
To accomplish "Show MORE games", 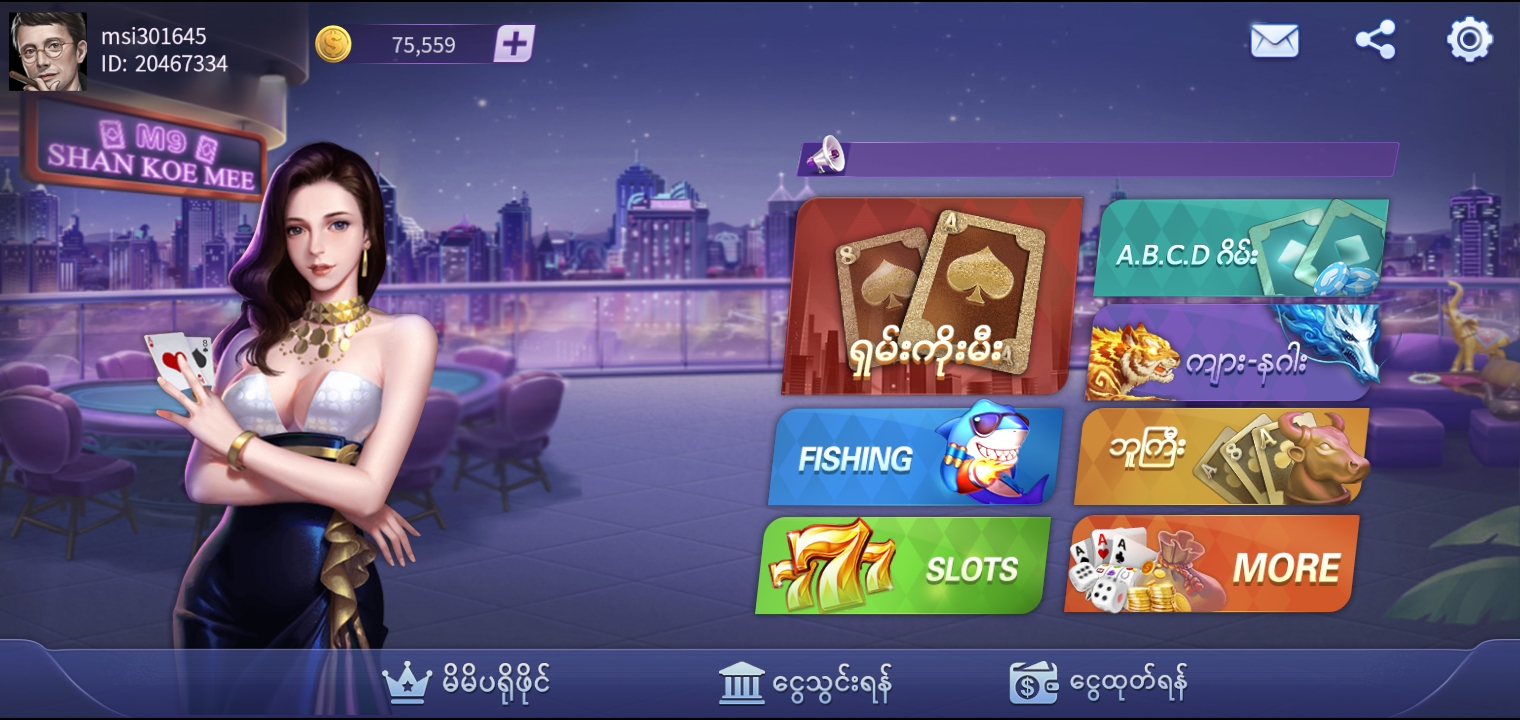I will pyautogui.click(x=1212, y=565).
